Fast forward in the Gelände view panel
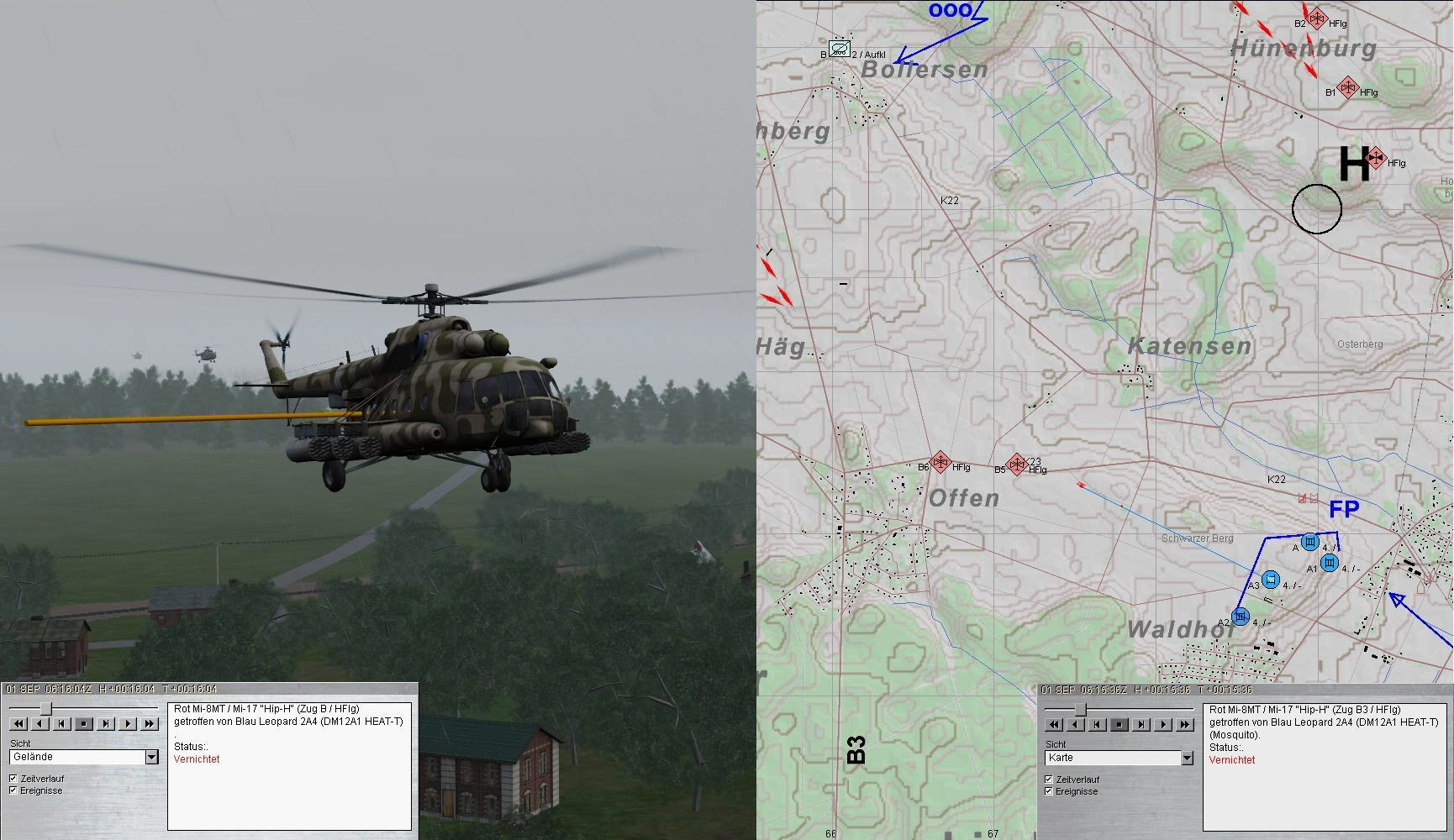Viewport: 1454px width, 840px height. [150, 723]
